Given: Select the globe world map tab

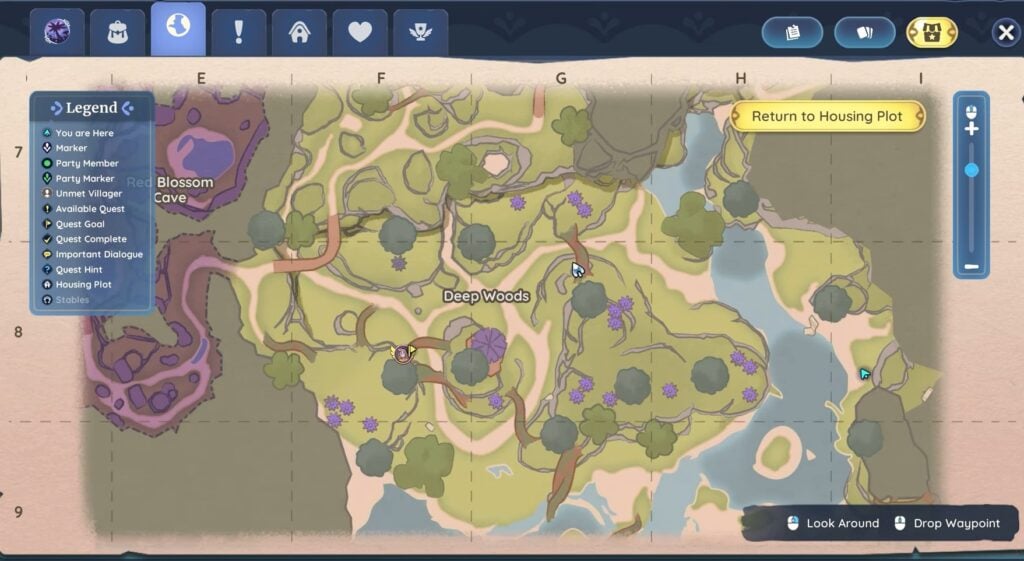Looking at the screenshot, I should point(178,29).
